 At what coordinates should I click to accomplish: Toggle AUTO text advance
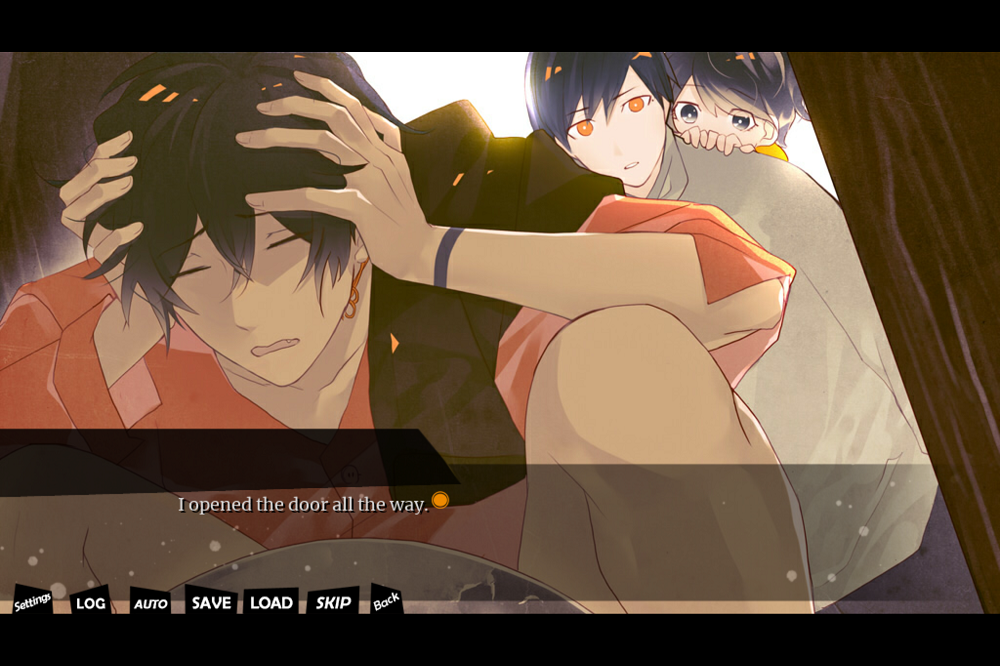click(x=150, y=603)
